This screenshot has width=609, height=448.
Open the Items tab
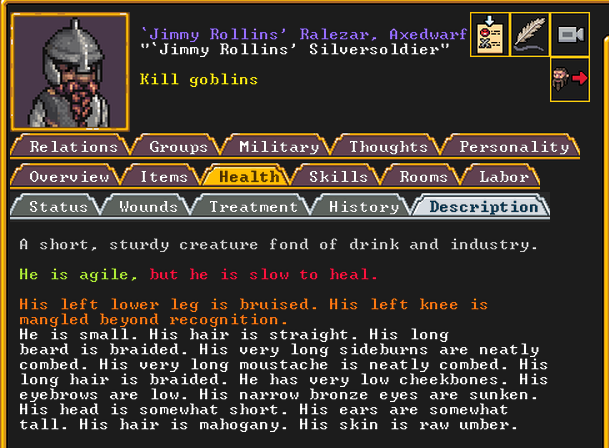coord(163,177)
